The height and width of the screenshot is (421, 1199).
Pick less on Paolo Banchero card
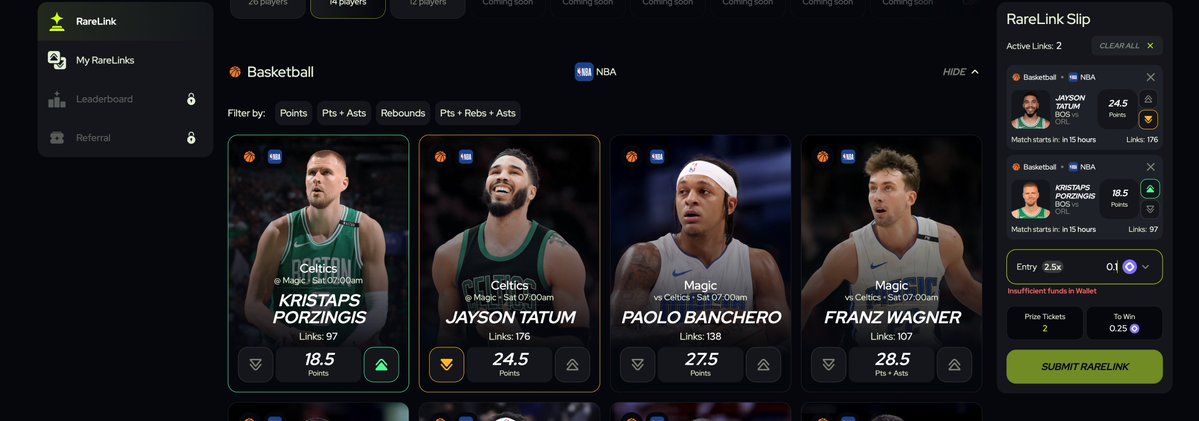(637, 365)
